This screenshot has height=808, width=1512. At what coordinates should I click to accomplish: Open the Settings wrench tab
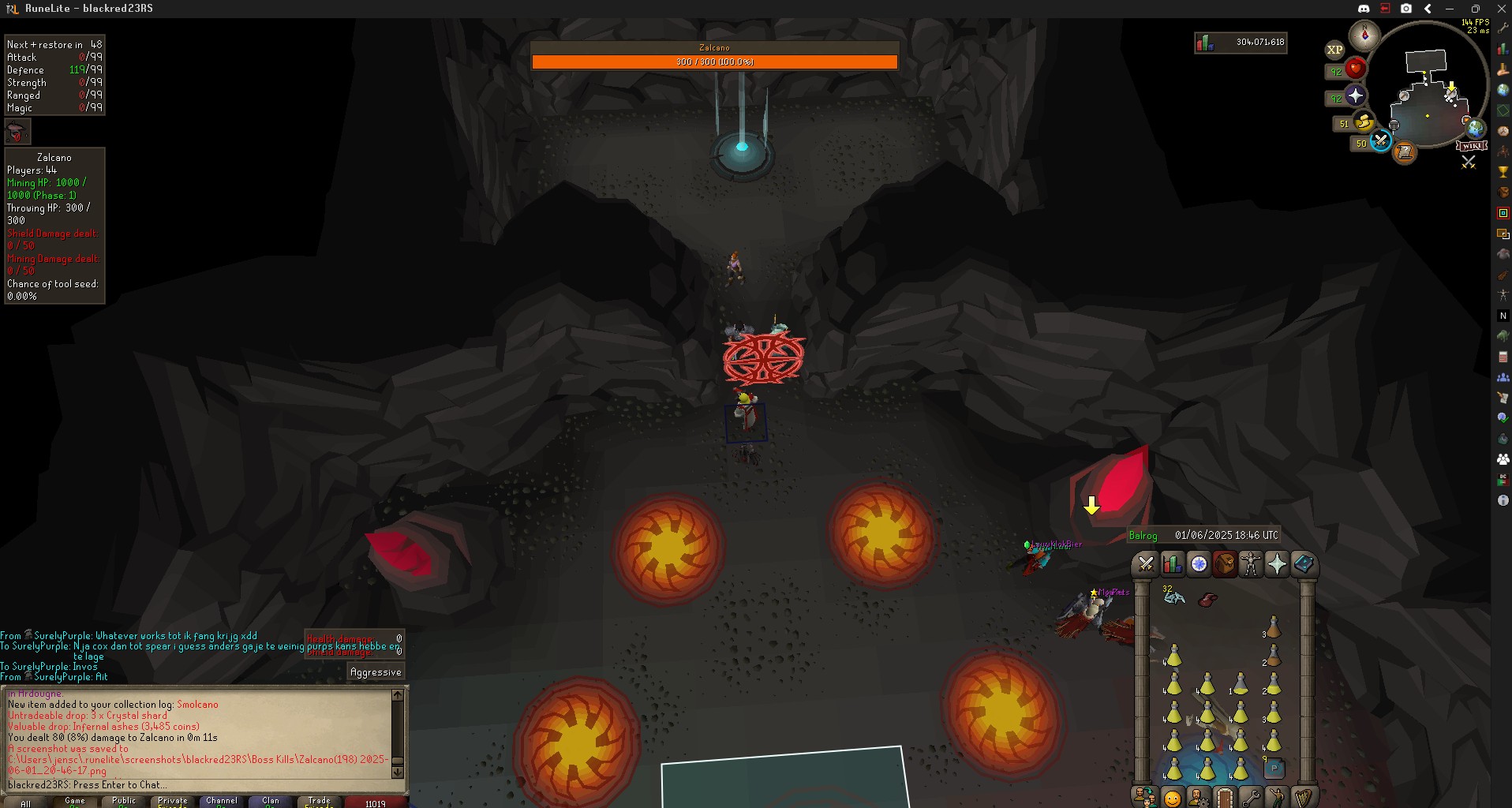tap(1251, 798)
